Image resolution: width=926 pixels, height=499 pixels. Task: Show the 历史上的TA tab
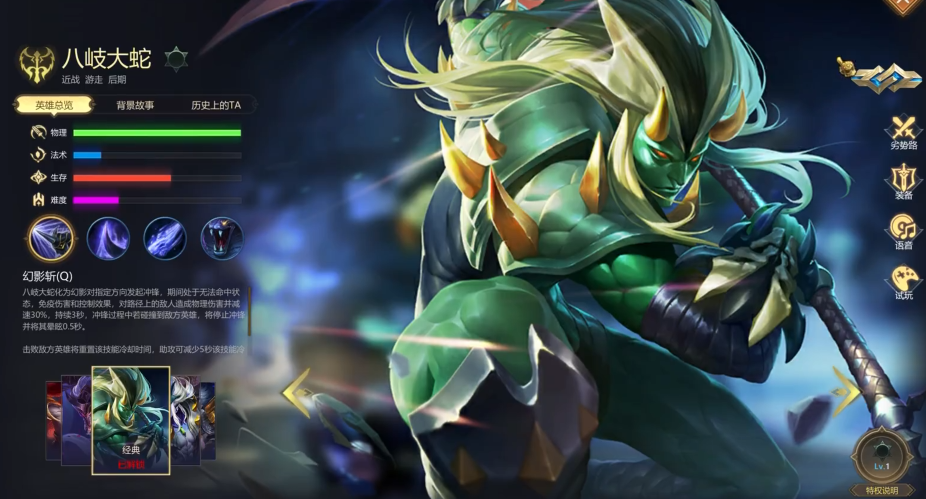point(216,105)
